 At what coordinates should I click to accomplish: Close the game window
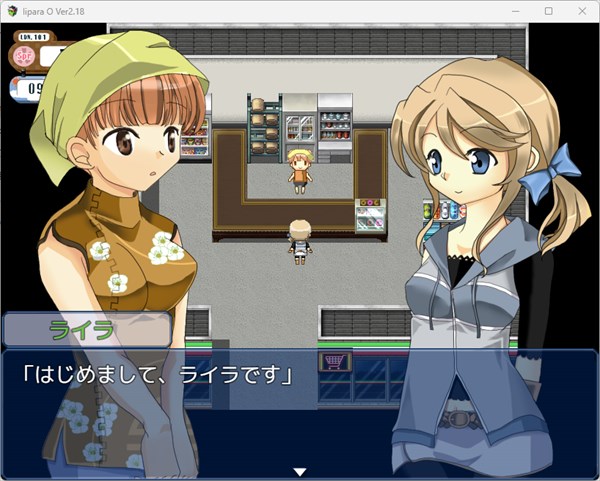579,11
